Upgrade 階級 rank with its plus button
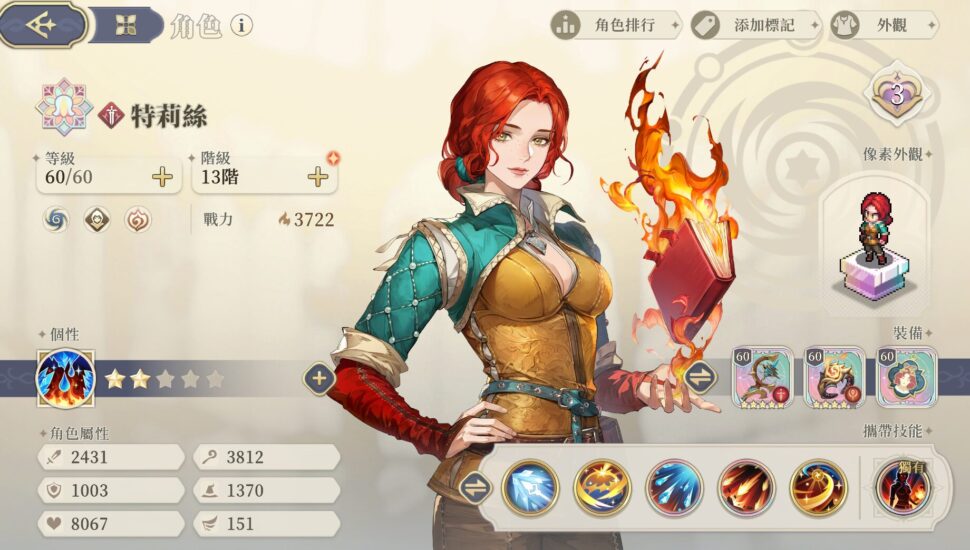970x550 pixels. 318,178
